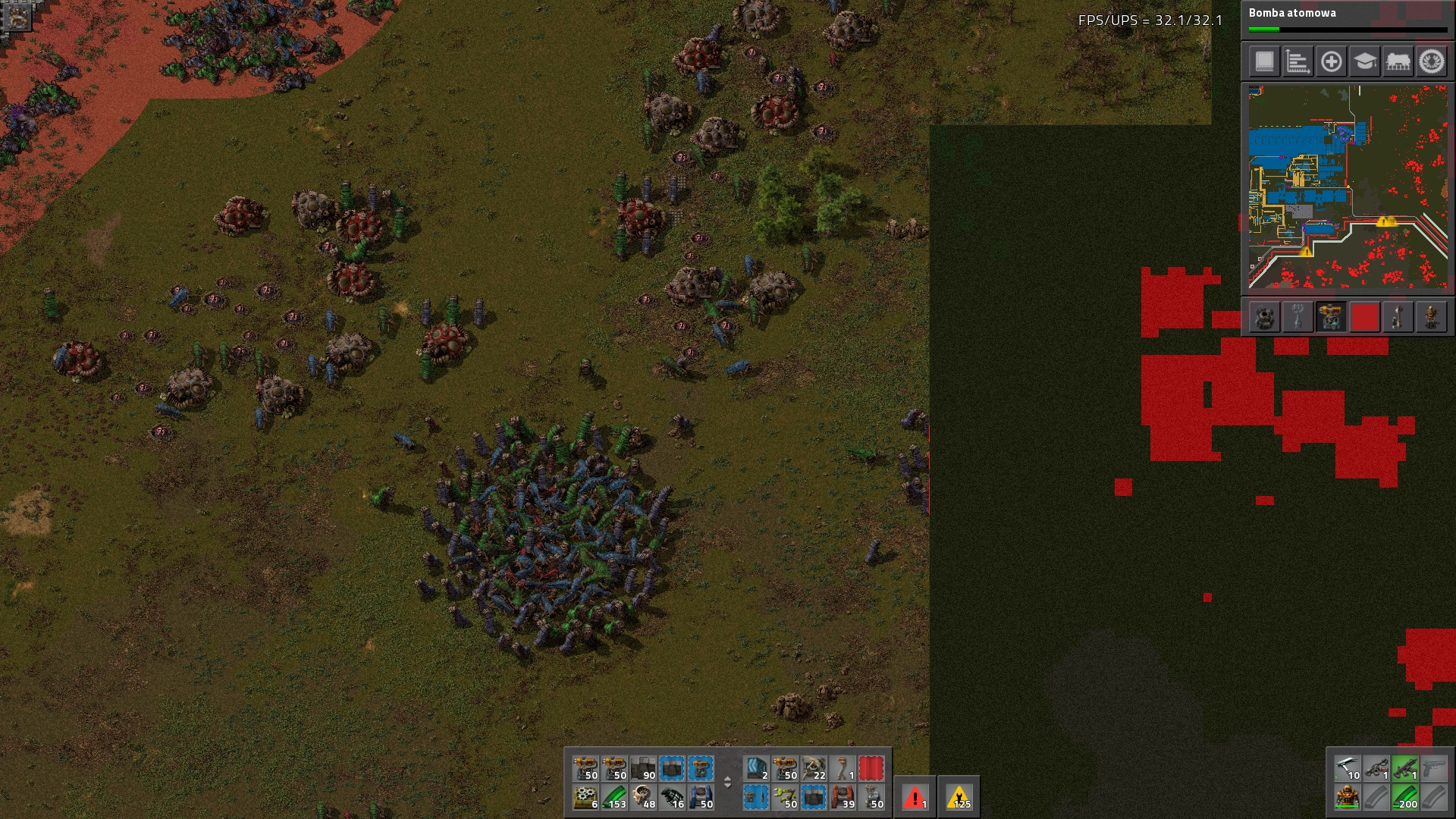Open the trains overview locomotive button
Screen dimensions: 1456x819
coord(1398,61)
